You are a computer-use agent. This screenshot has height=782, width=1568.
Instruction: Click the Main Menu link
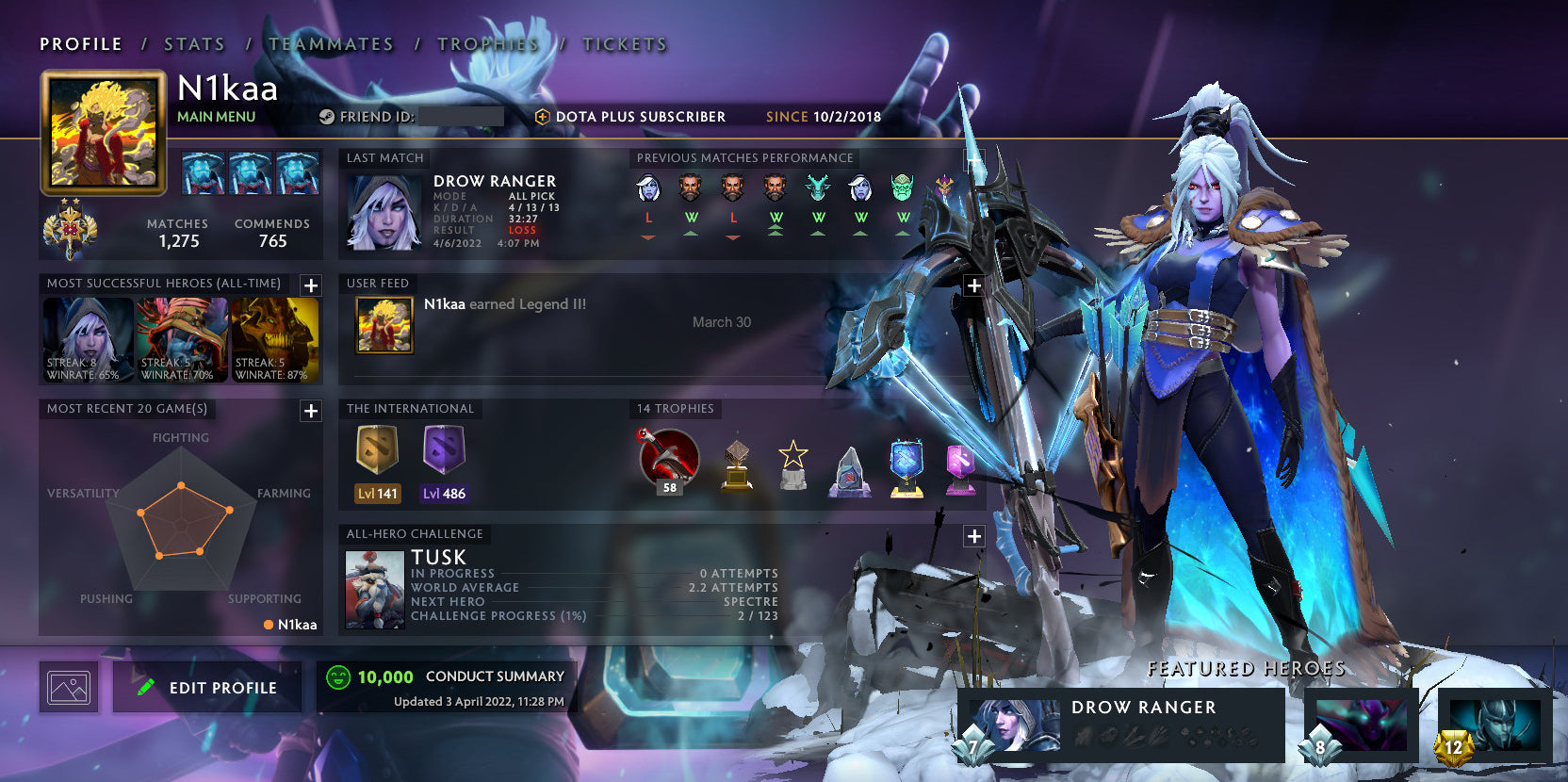pyautogui.click(x=216, y=117)
